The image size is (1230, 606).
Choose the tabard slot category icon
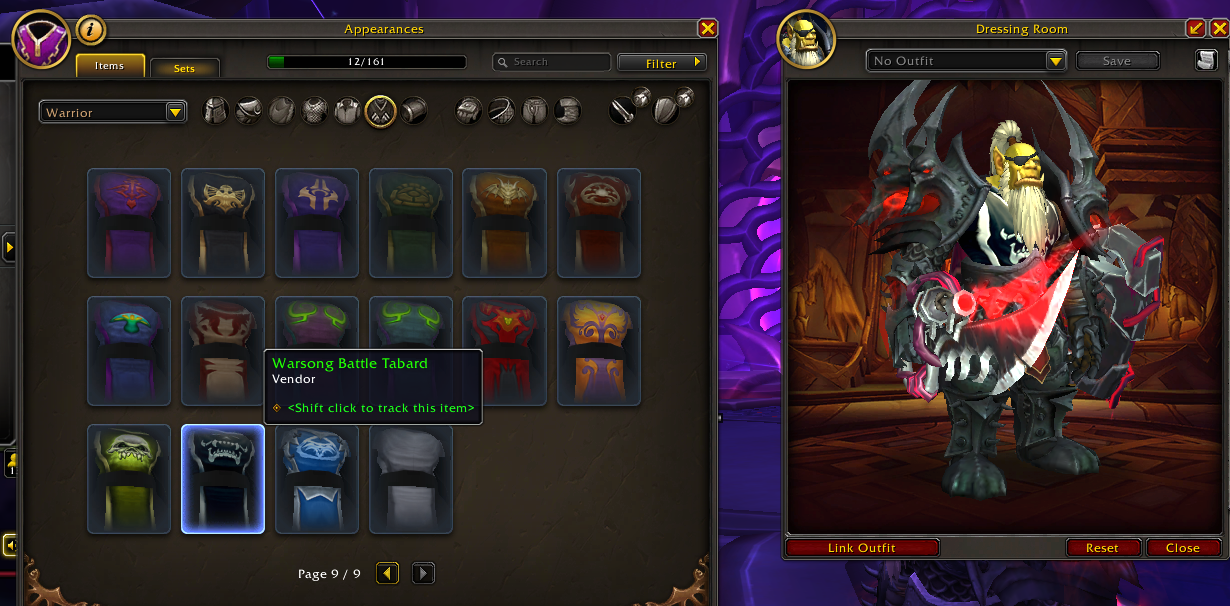[380, 110]
